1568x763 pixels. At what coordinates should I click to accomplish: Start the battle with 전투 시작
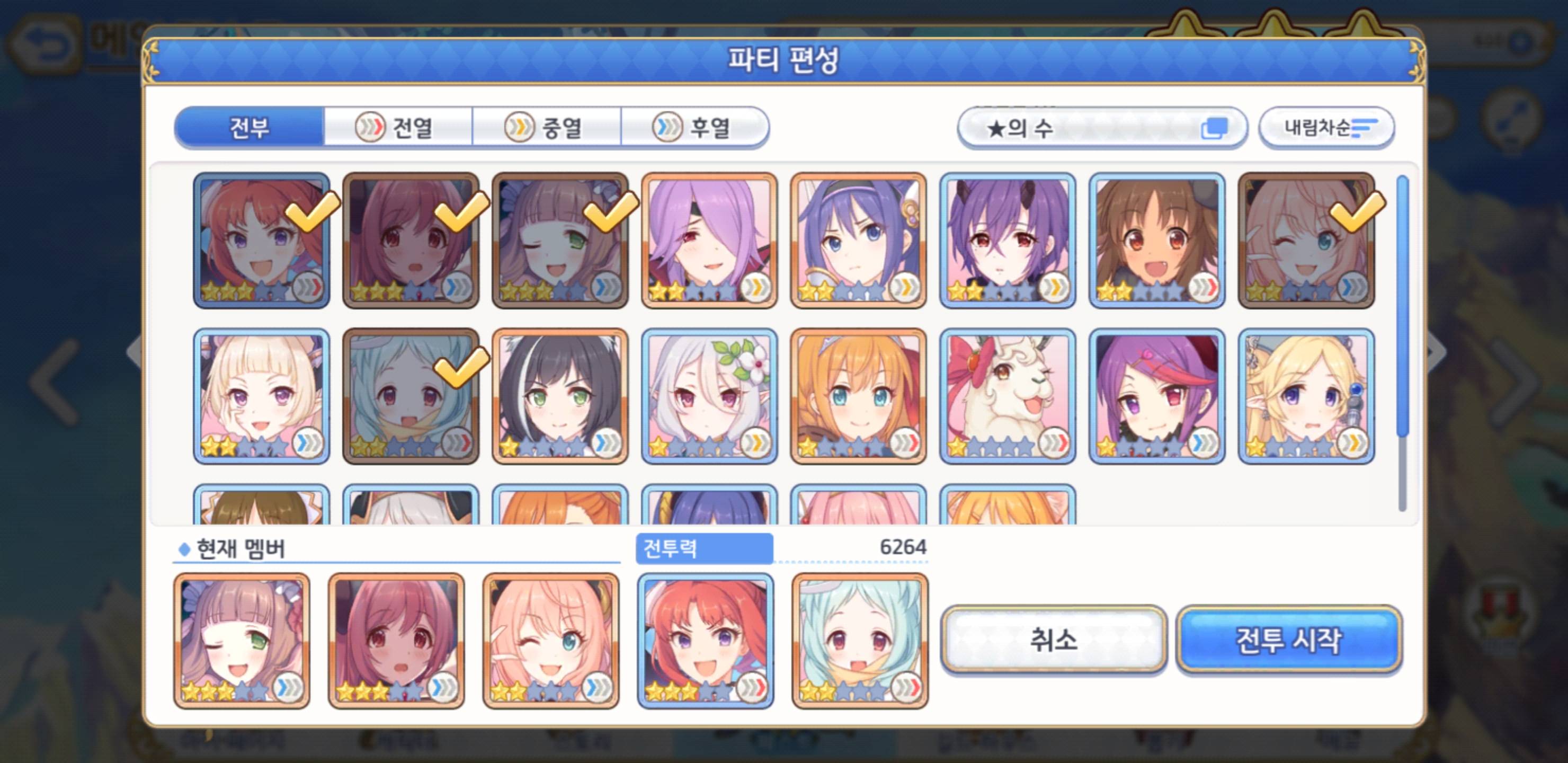coord(1289,640)
